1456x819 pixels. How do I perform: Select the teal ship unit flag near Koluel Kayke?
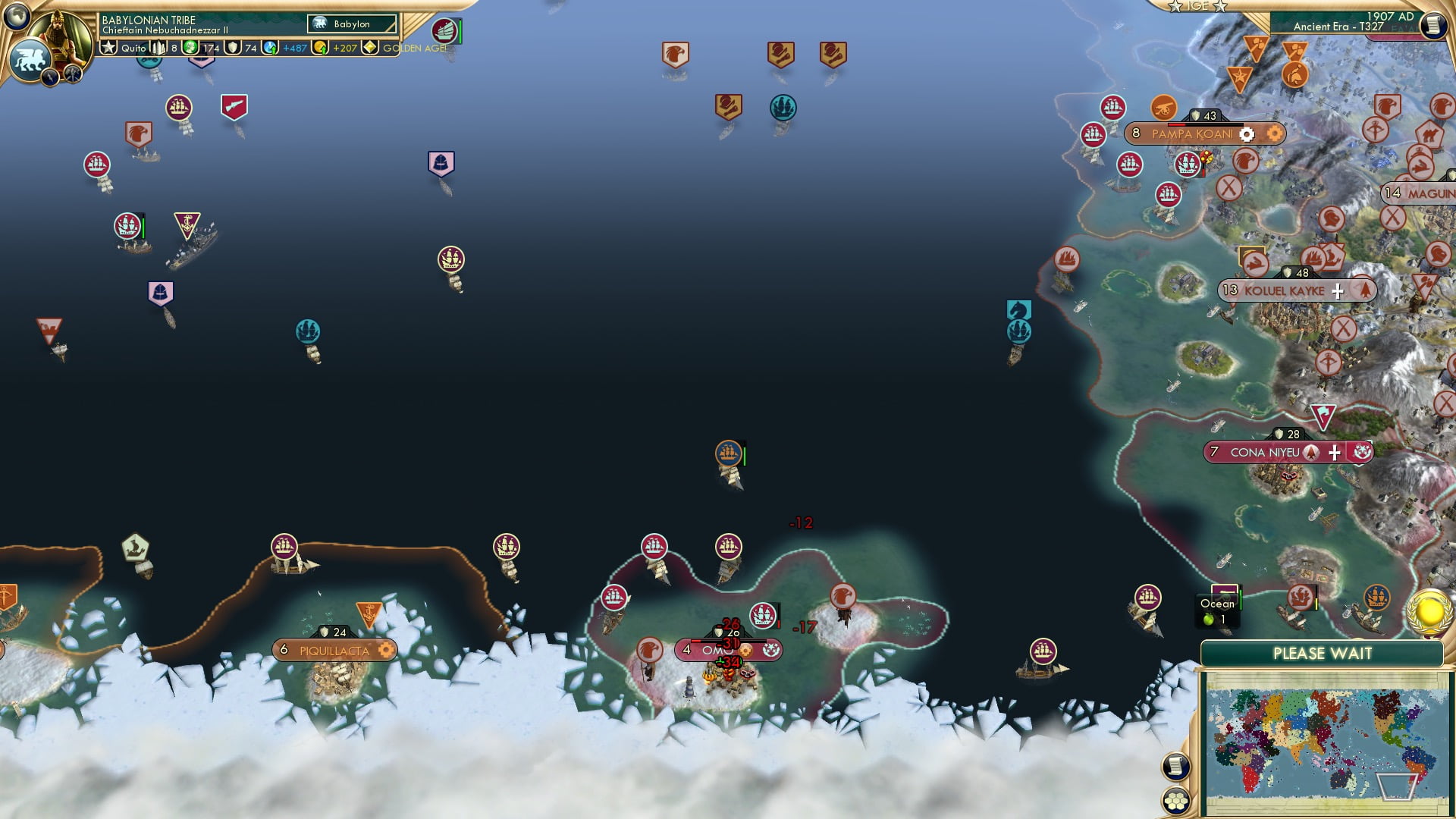1018,330
